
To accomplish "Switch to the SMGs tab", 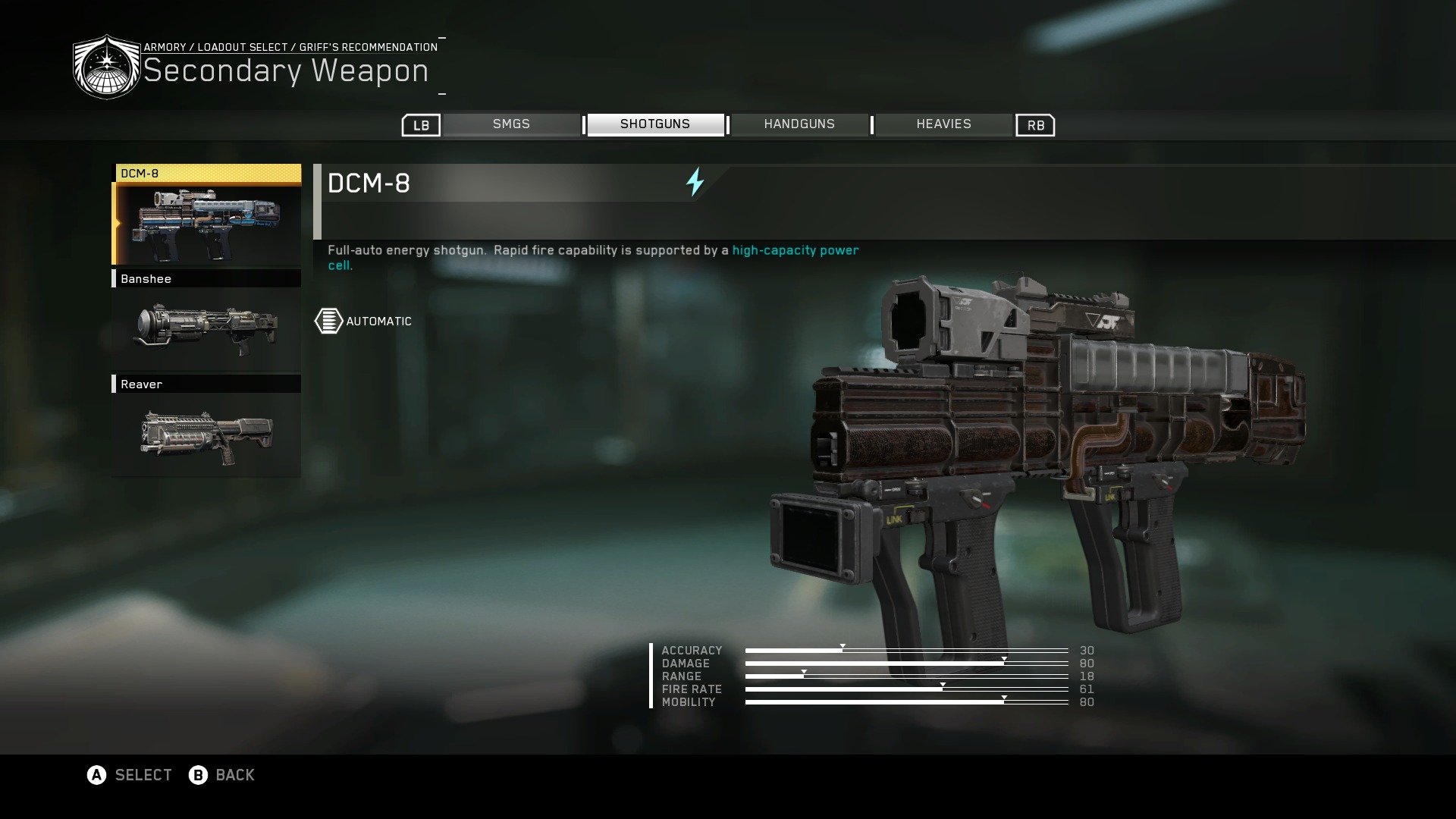I will [511, 124].
